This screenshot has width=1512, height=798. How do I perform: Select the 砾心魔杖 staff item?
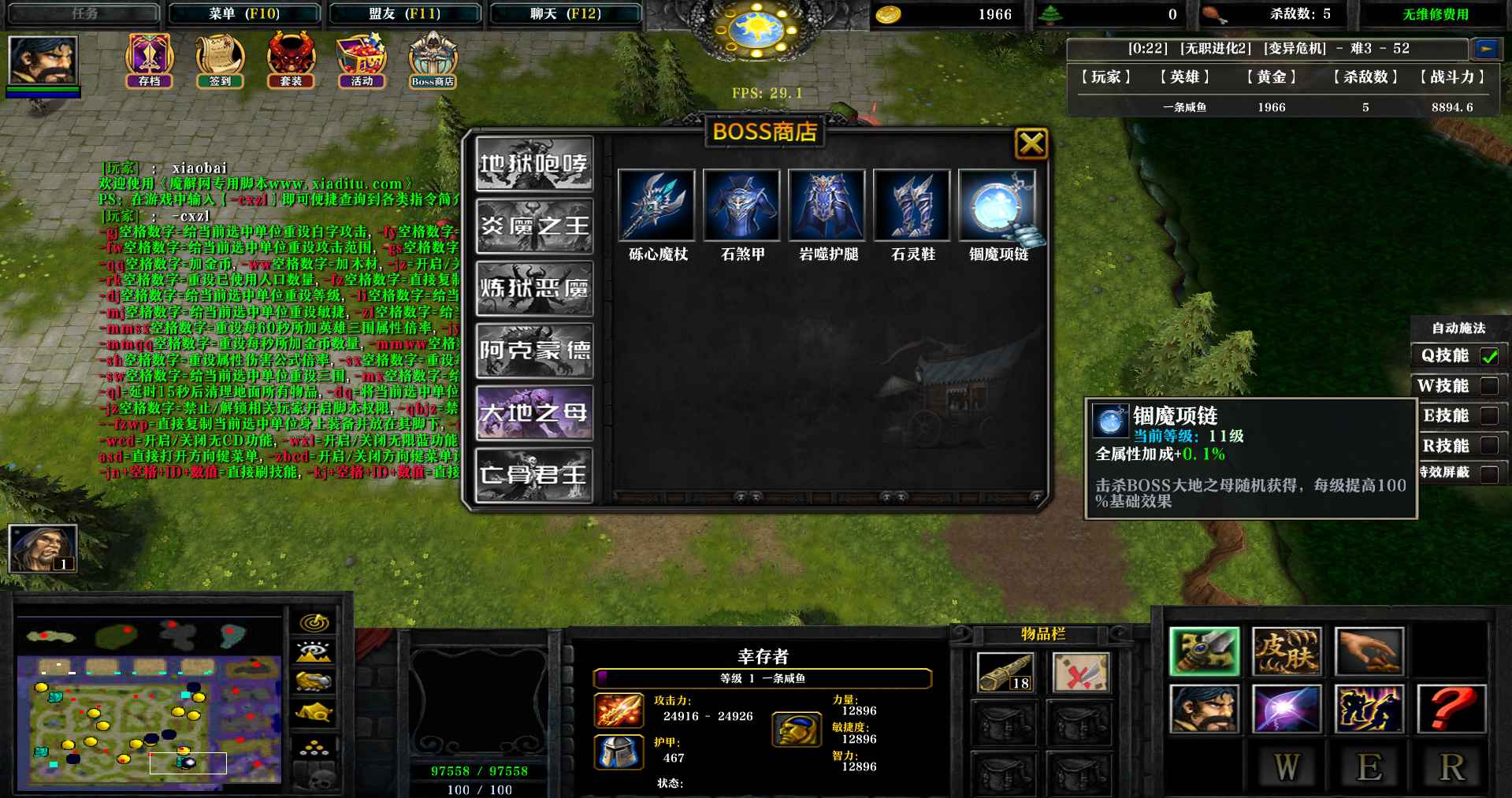tap(656, 206)
